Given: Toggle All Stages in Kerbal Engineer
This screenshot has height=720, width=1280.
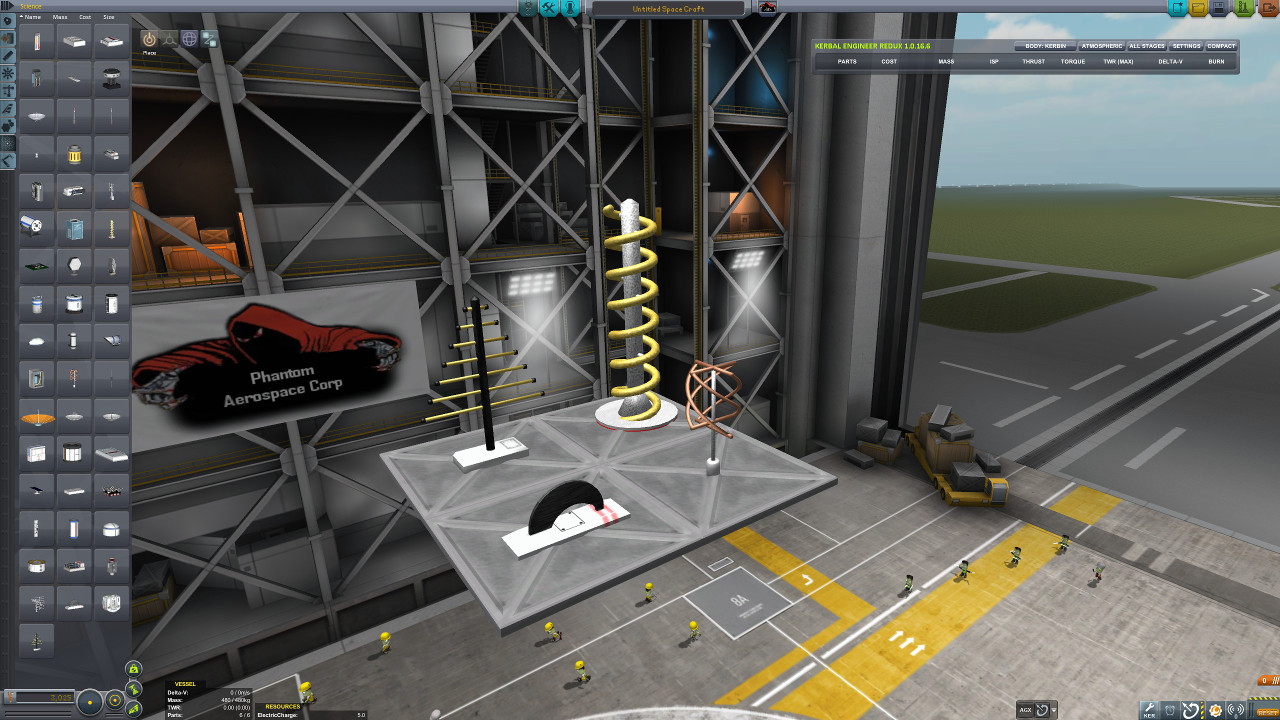Looking at the screenshot, I should [1146, 46].
